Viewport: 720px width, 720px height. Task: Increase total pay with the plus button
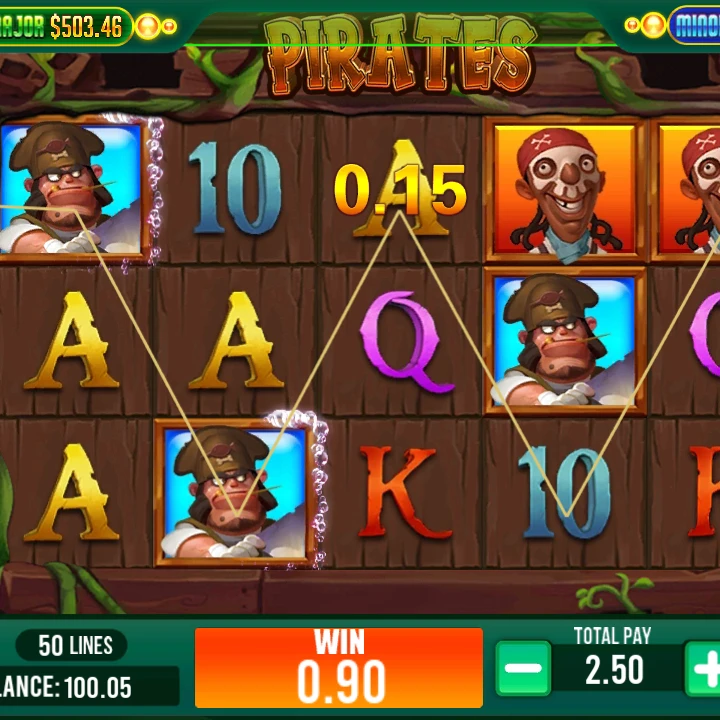point(705,668)
